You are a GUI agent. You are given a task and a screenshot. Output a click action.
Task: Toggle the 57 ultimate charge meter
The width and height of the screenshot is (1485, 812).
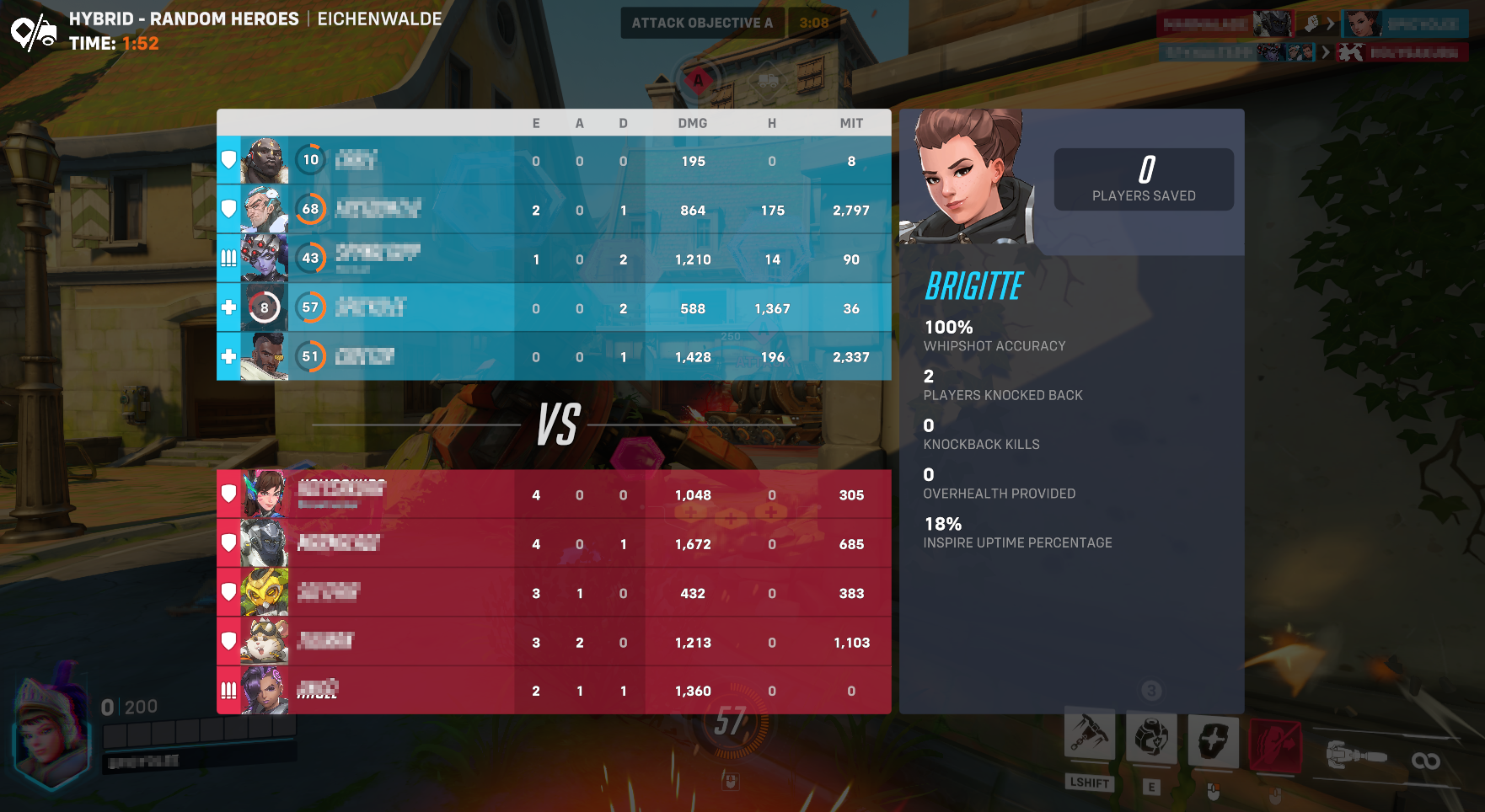[x=311, y=307]
